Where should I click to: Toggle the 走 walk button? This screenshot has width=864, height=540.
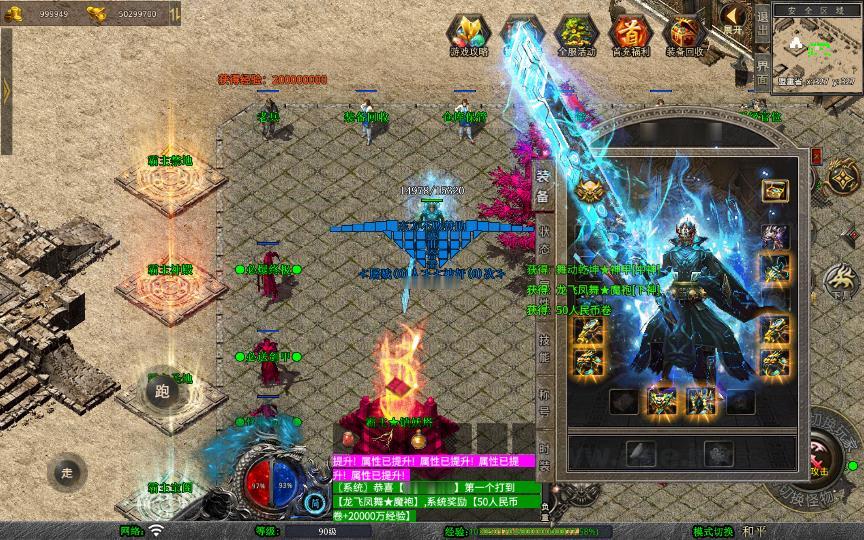pyautogui.click(x=67, y=472)
